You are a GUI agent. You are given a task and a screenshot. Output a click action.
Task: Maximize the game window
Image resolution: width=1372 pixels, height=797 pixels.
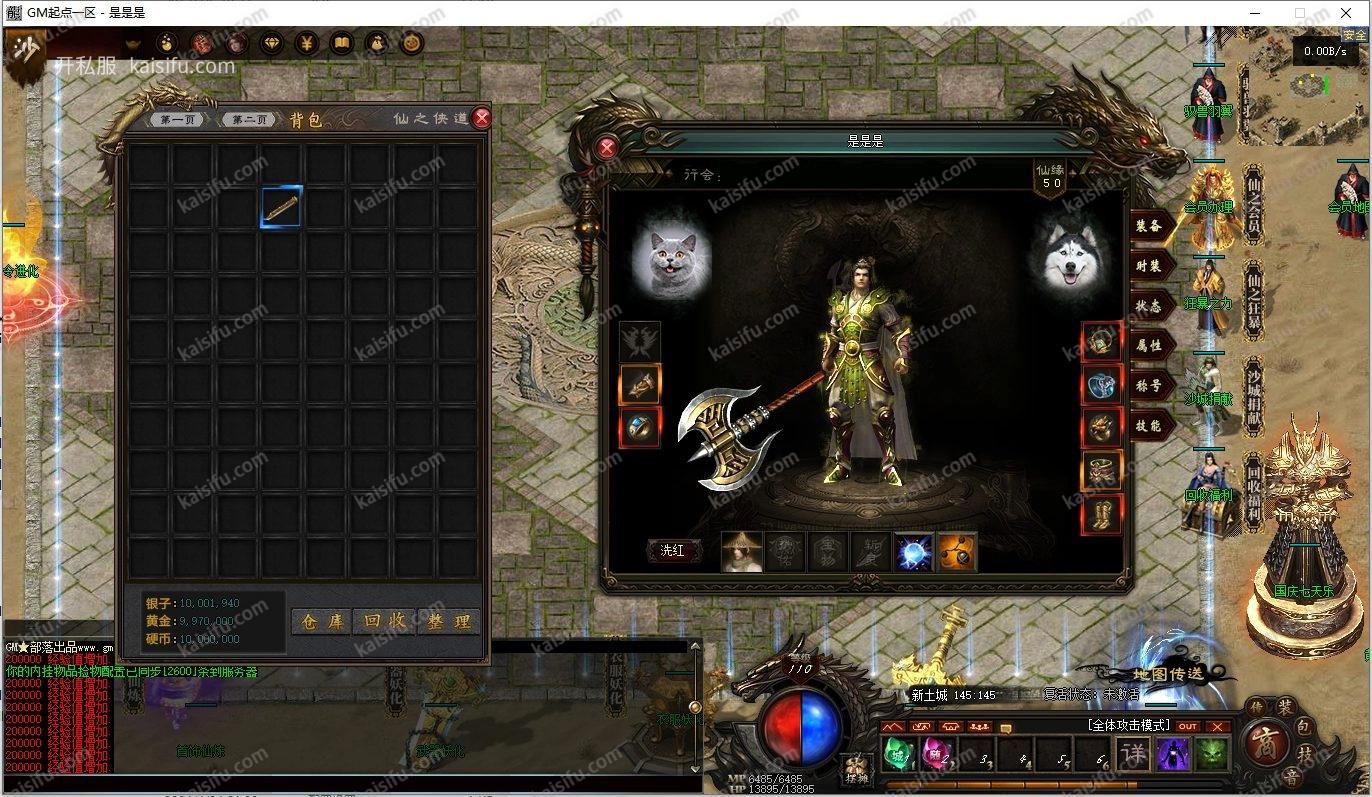(x=1300, y=13)
